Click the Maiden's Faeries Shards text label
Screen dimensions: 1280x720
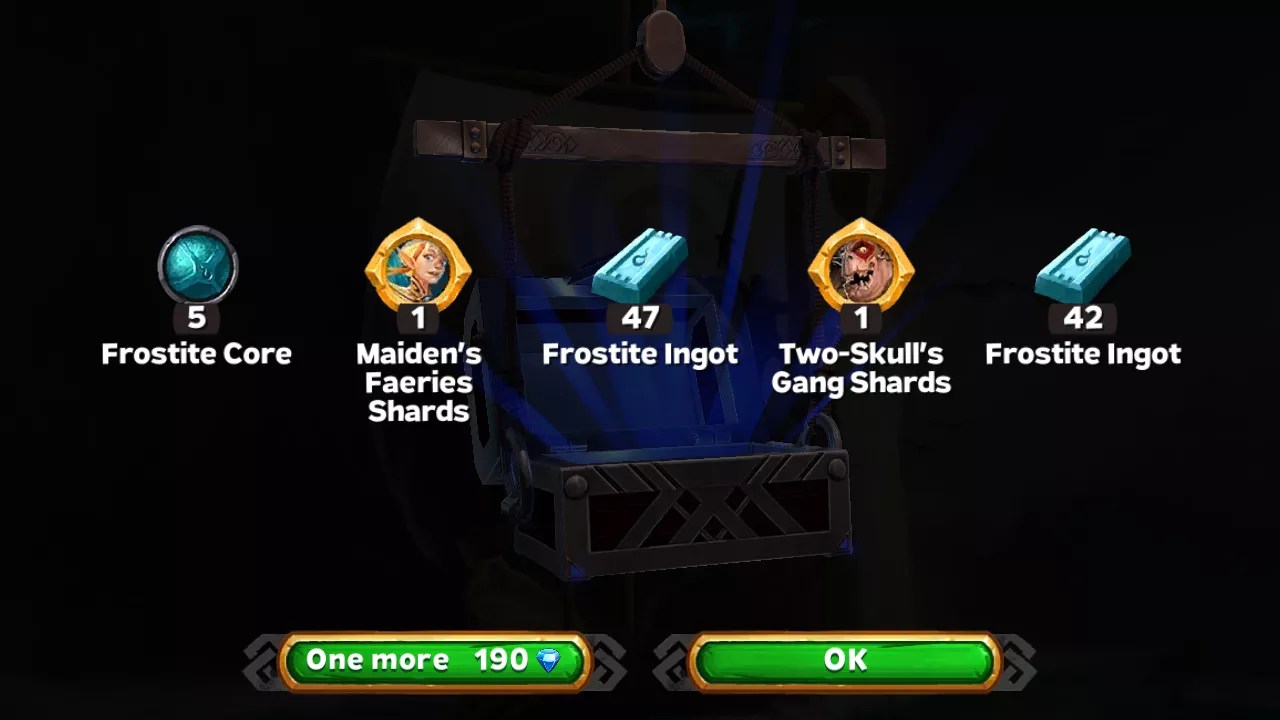418,382
